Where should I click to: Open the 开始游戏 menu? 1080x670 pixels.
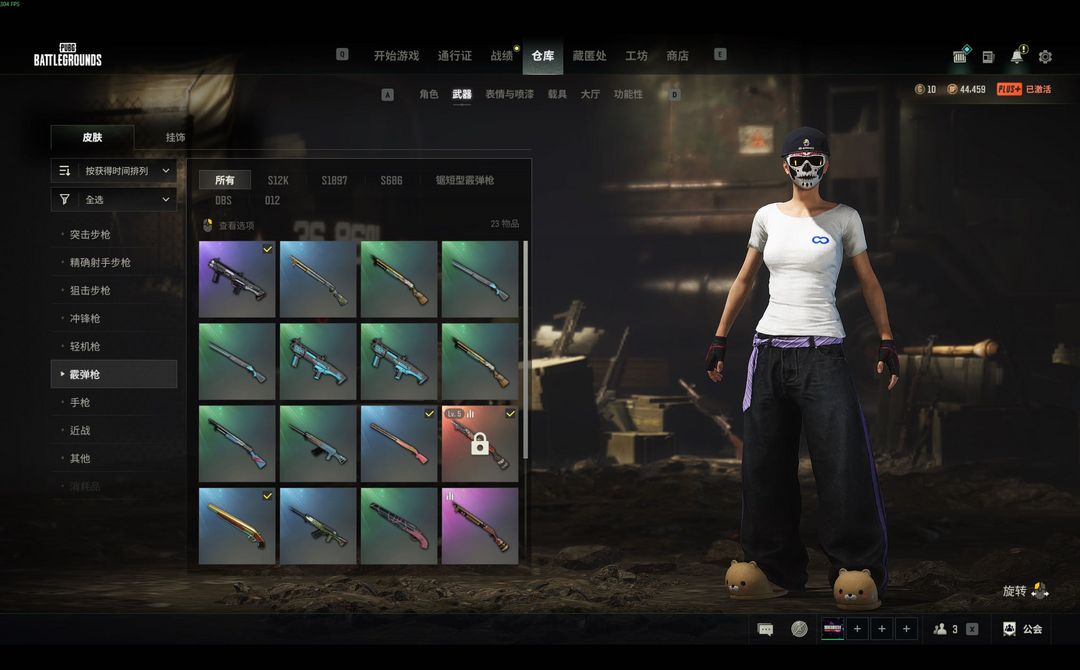coord(396,56)
